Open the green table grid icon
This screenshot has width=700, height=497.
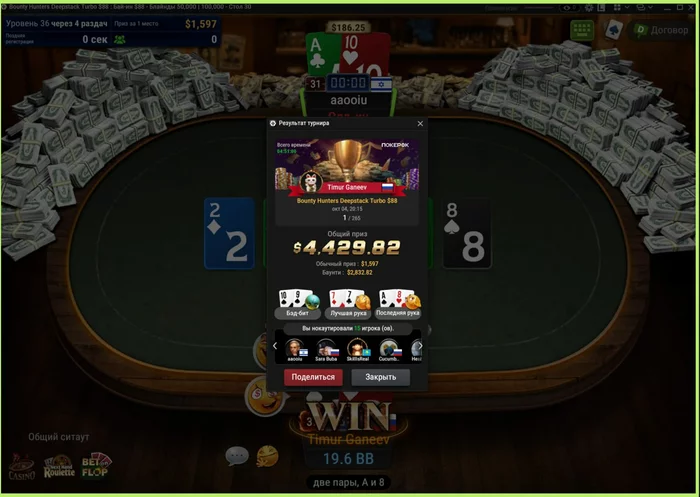tap(582, 30)
